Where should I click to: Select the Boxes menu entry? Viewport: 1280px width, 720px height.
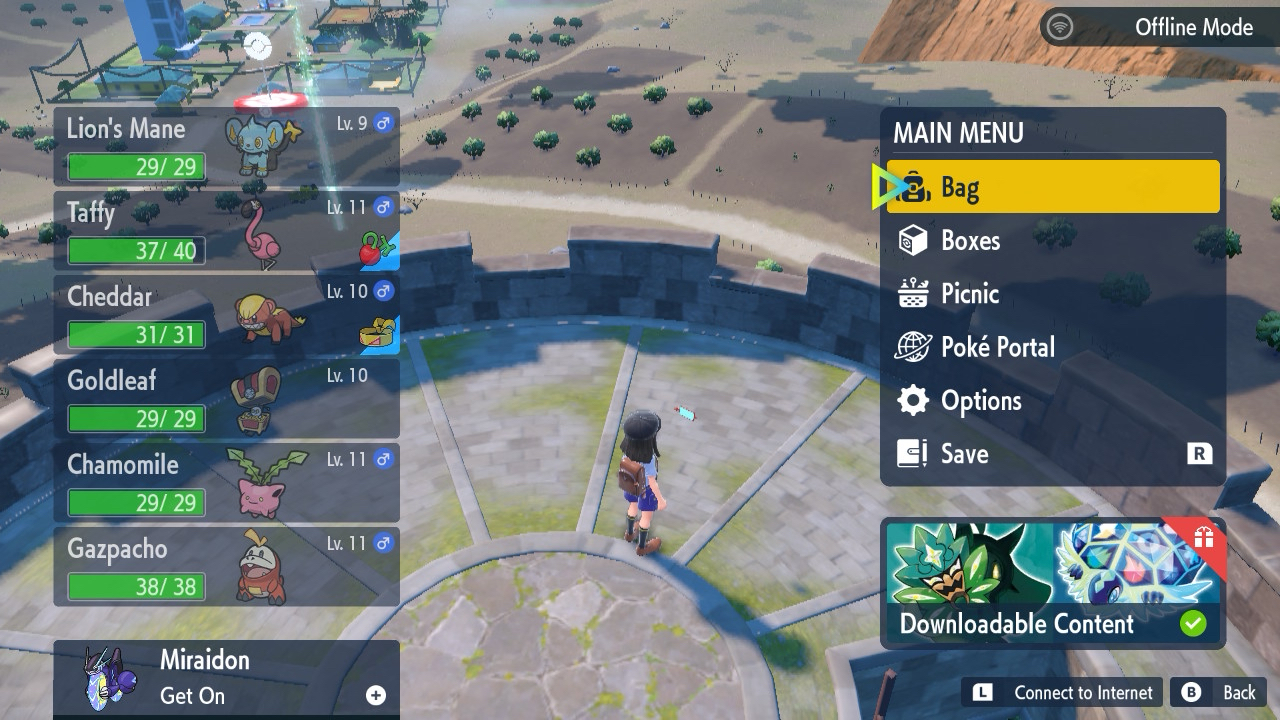pos(1052,241)
